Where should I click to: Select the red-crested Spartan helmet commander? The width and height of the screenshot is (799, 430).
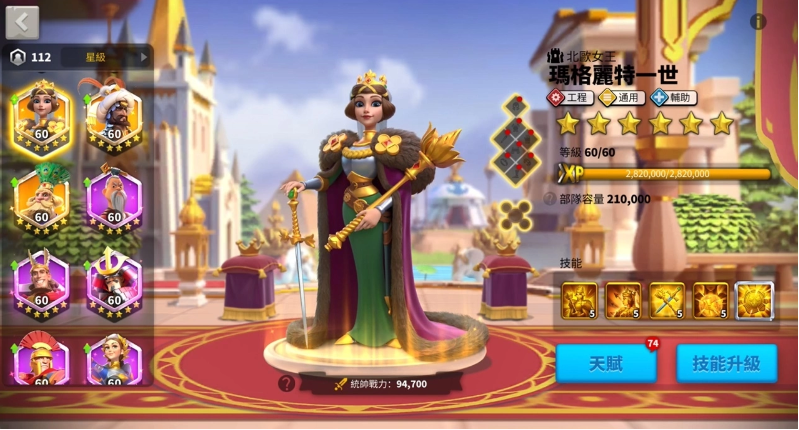pyautogui.click(x=42, y=360)
